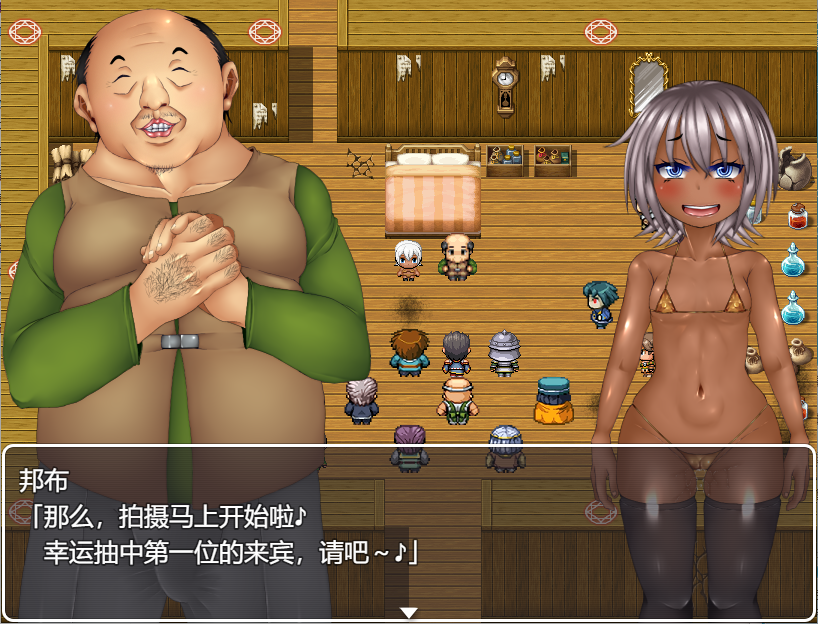Viewport: 818px width, 624px height.
Task: Click the dialogue continue arrow
Action: pyautogui.click(x=408, y=612)
